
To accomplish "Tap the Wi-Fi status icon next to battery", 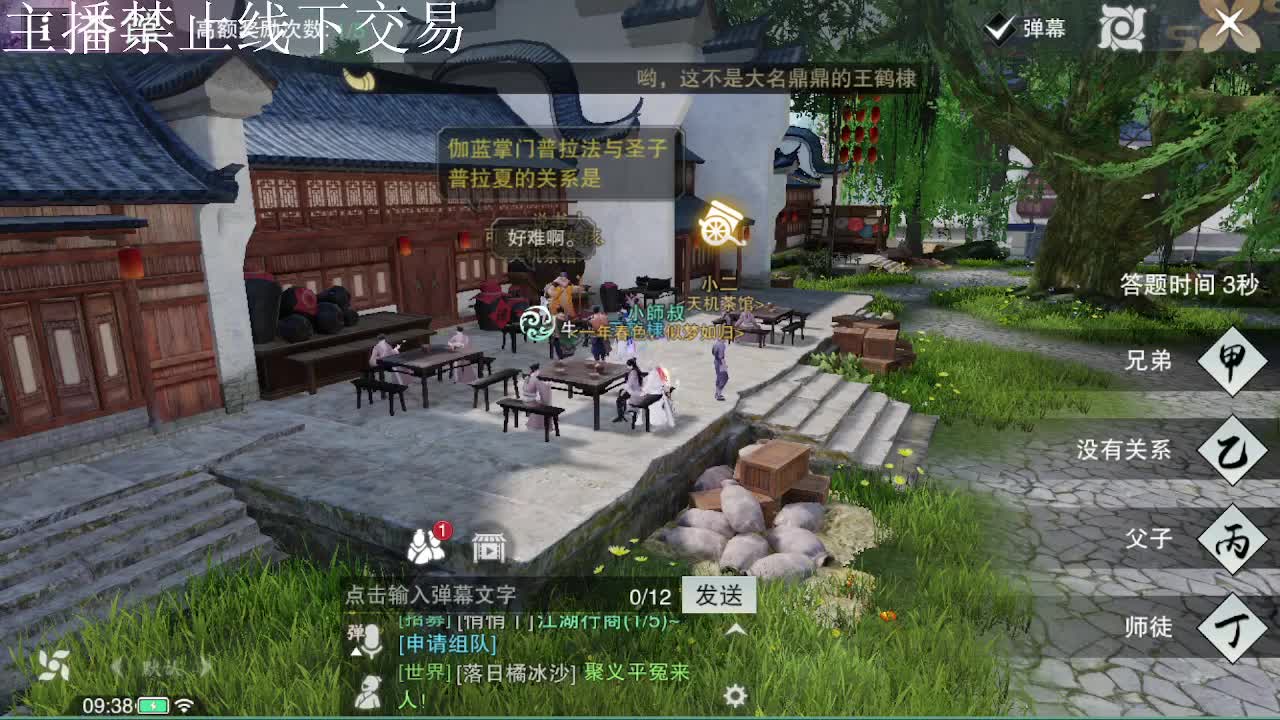I will tap(184, 706).
